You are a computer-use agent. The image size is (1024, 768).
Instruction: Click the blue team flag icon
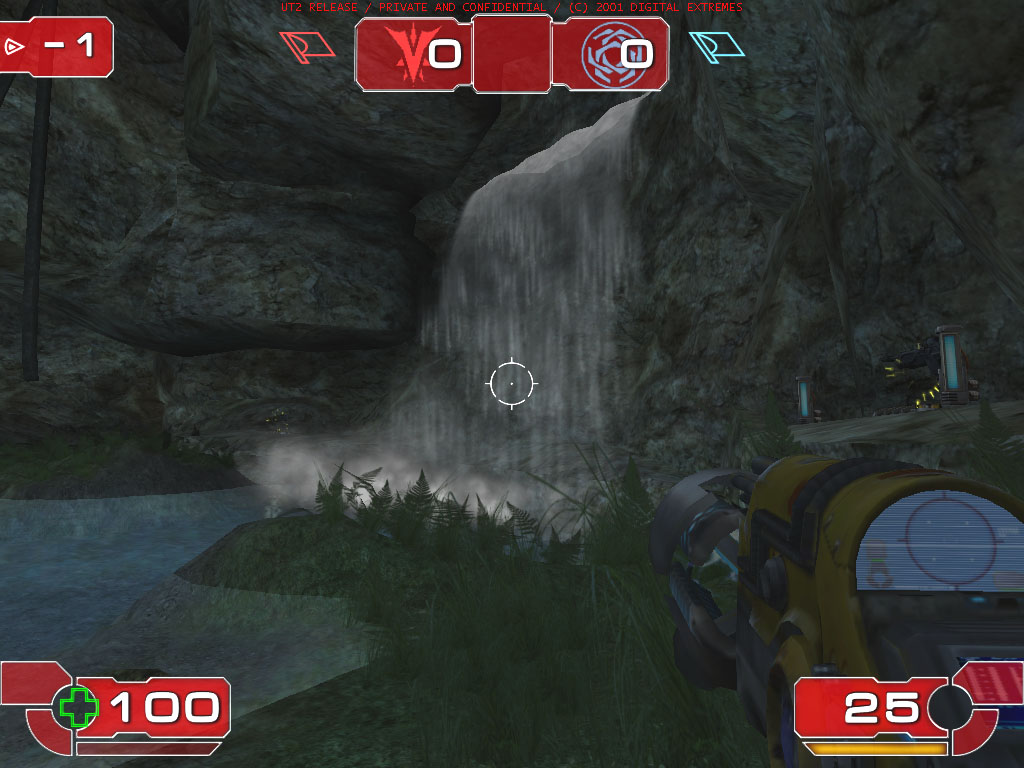point(716,47)
